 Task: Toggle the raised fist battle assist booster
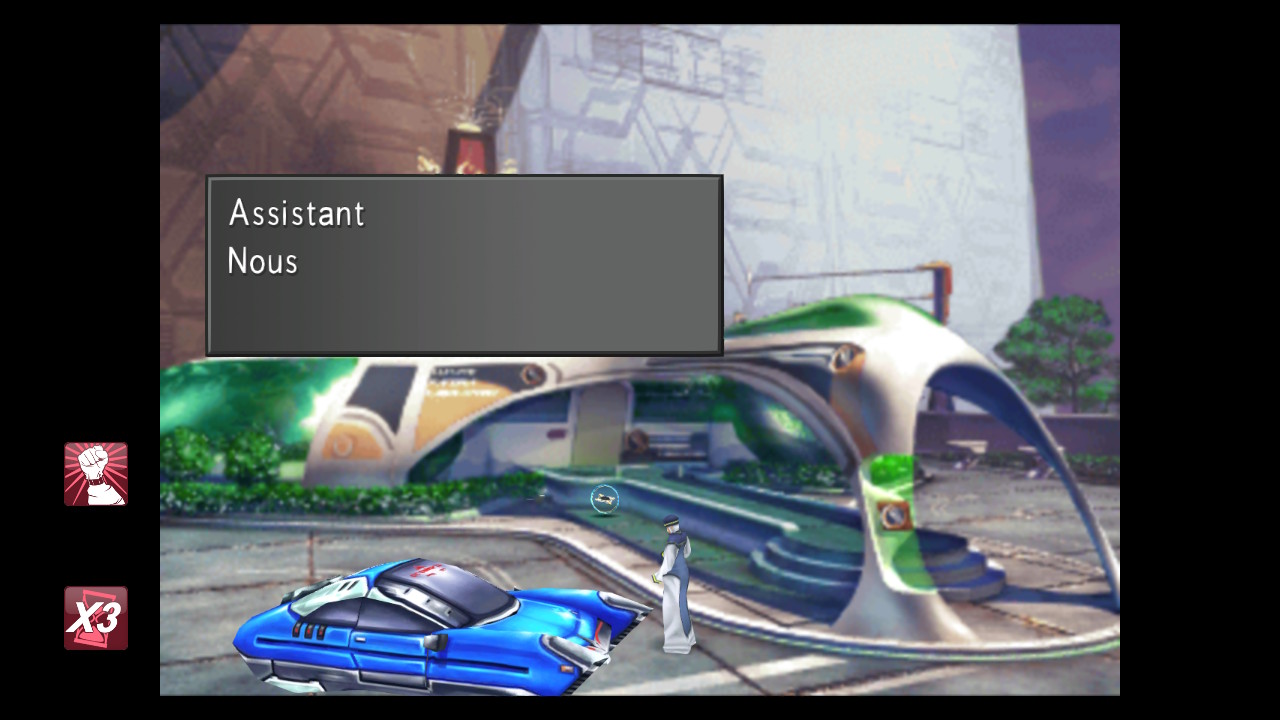pos(96,474)
